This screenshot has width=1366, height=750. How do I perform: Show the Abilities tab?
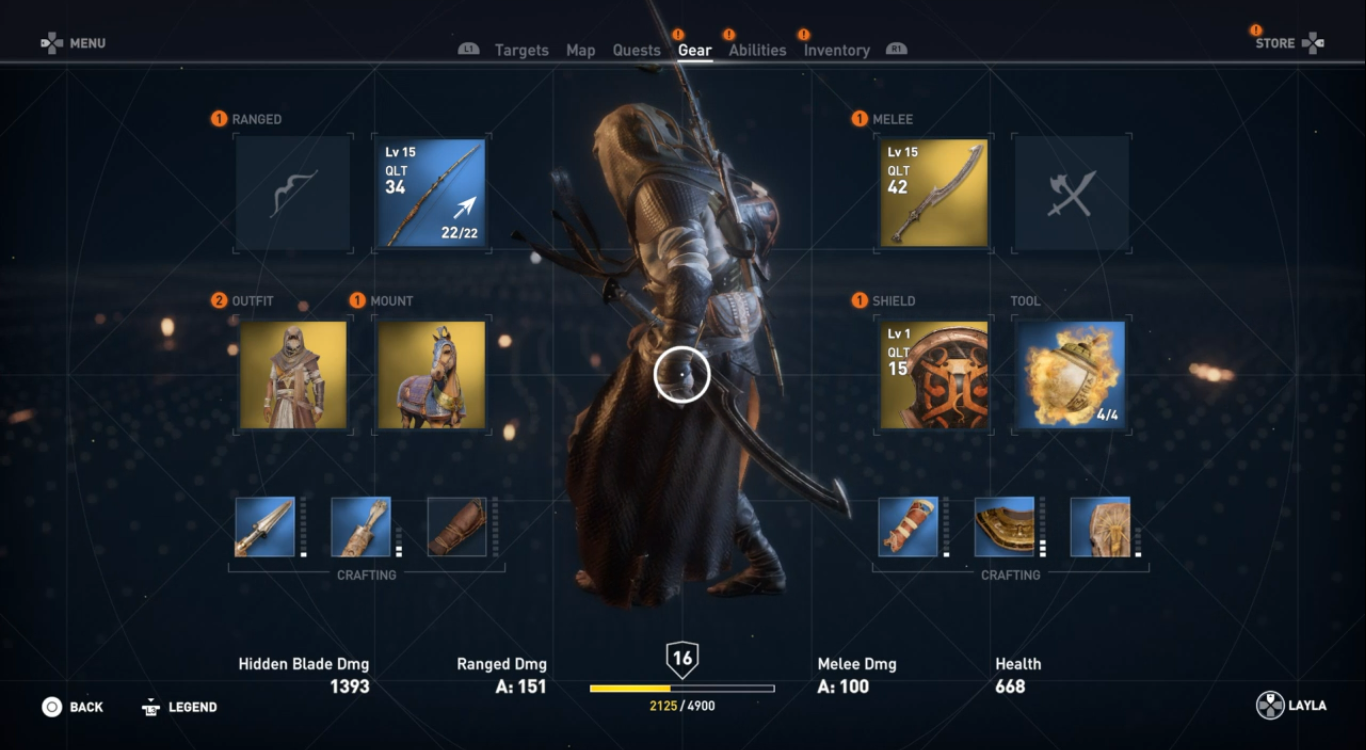757,50
